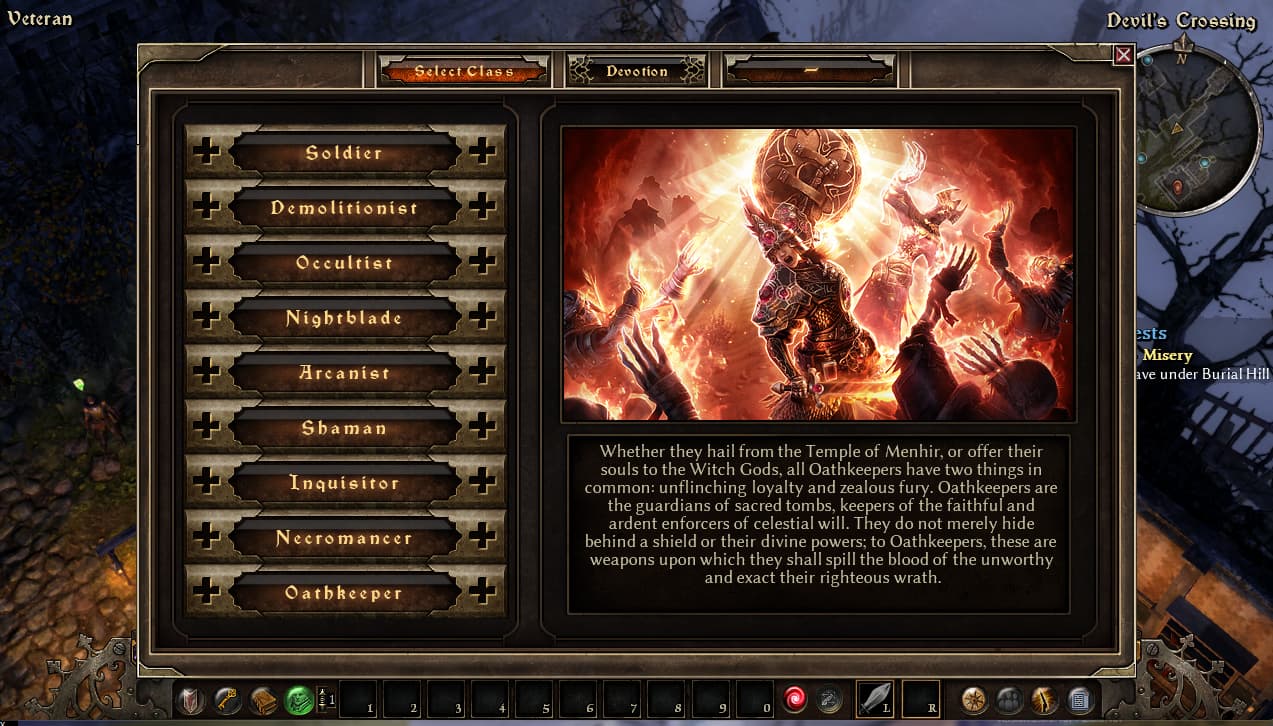The height and width of the screenshot is (726, 1273).
Task: Select the Oathkeeper class
Action: 344,593
